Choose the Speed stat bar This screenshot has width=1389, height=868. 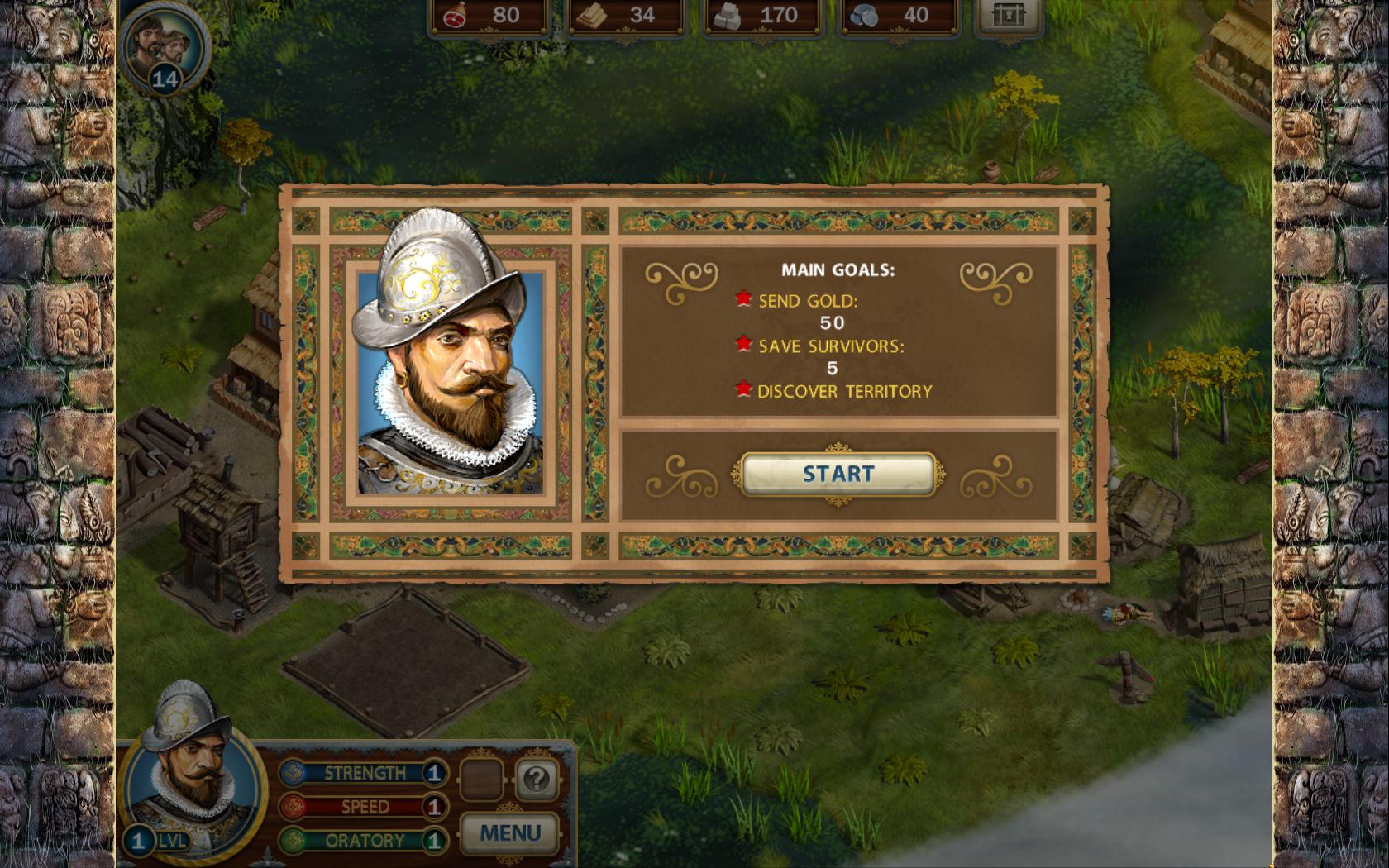point(364,807)
